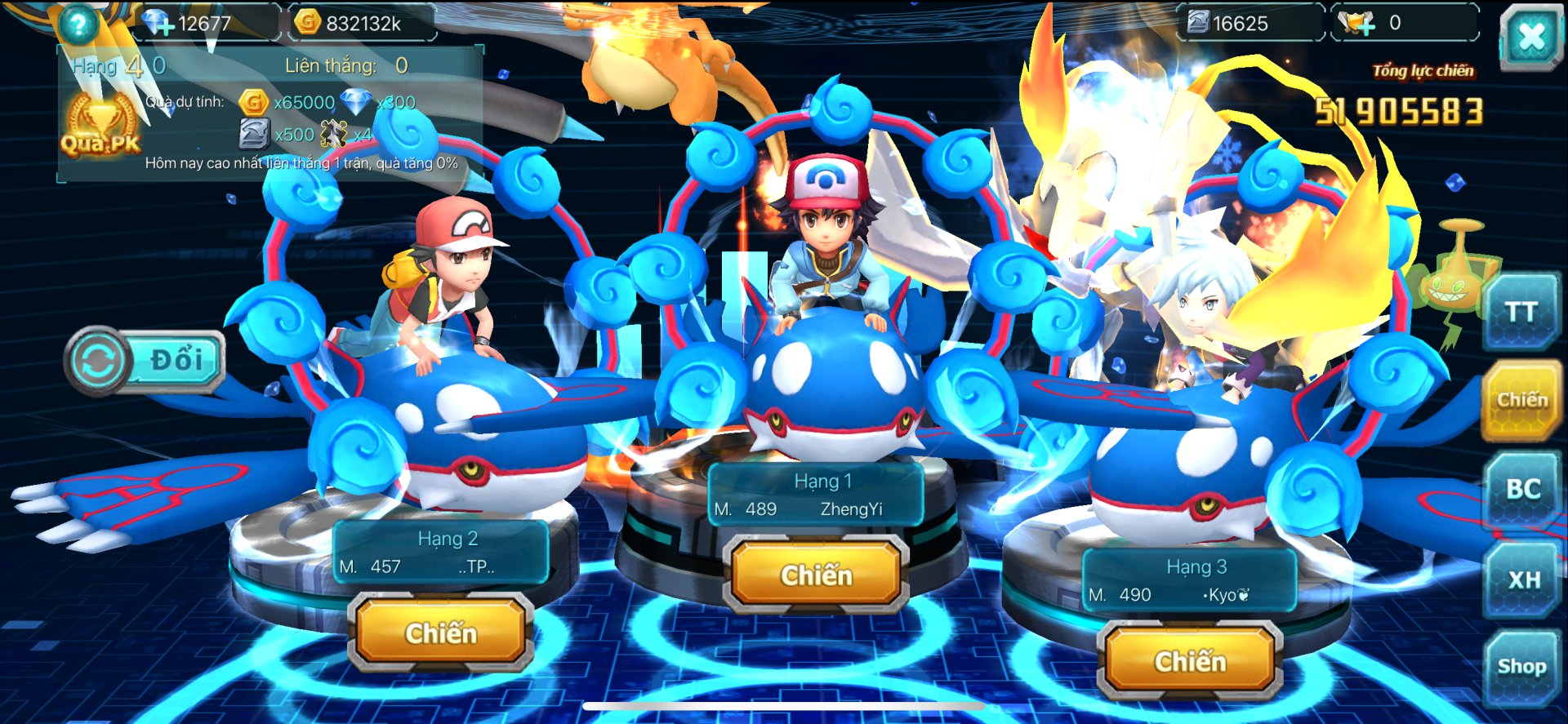Viewport: 1568px width, 724px height.
Task: Fight the Hạng 3 opponent using Chiến
Action: point(1190,661)
